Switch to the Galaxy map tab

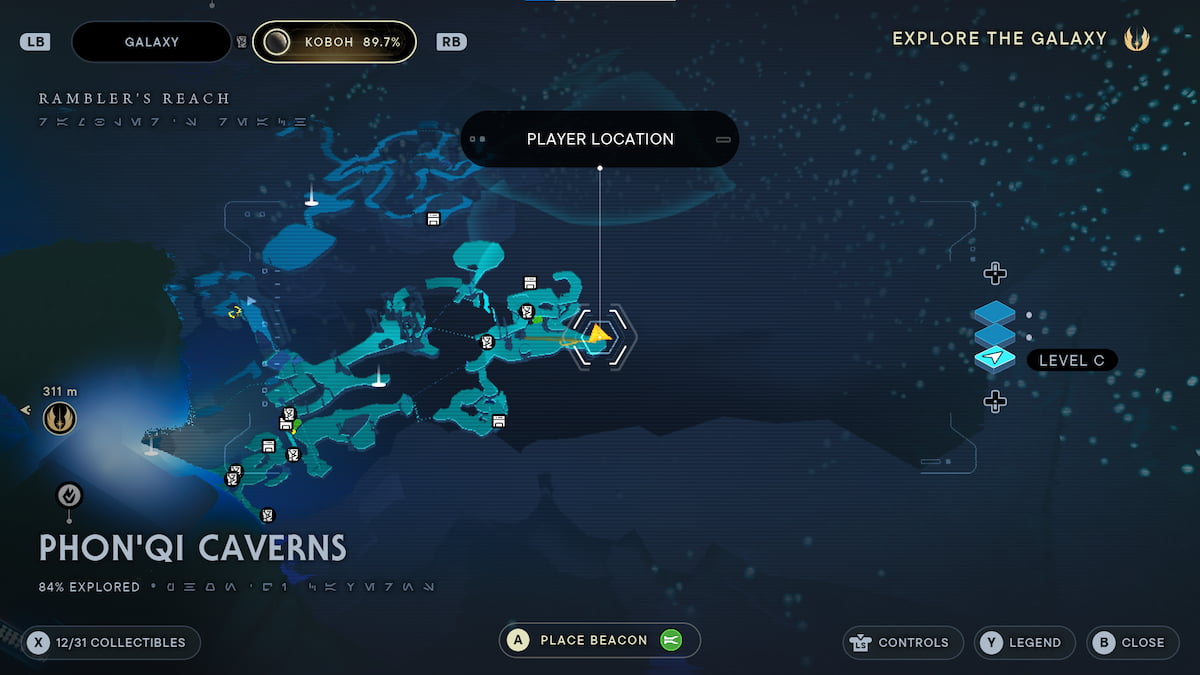152,42
